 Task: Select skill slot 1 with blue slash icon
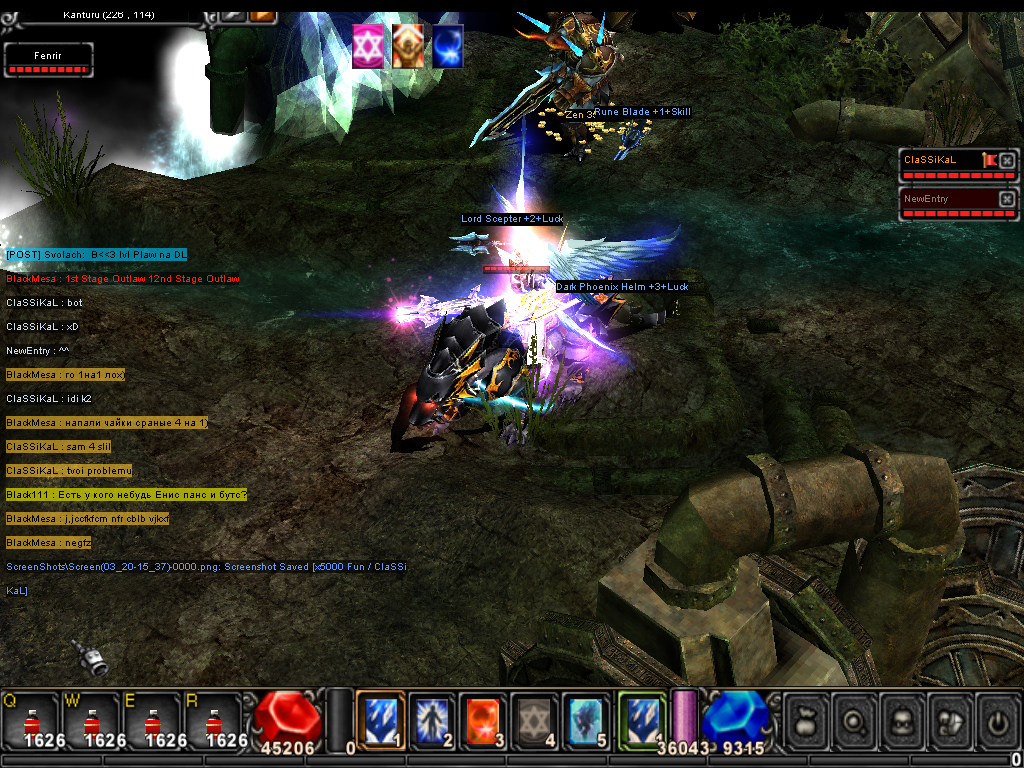380,718
